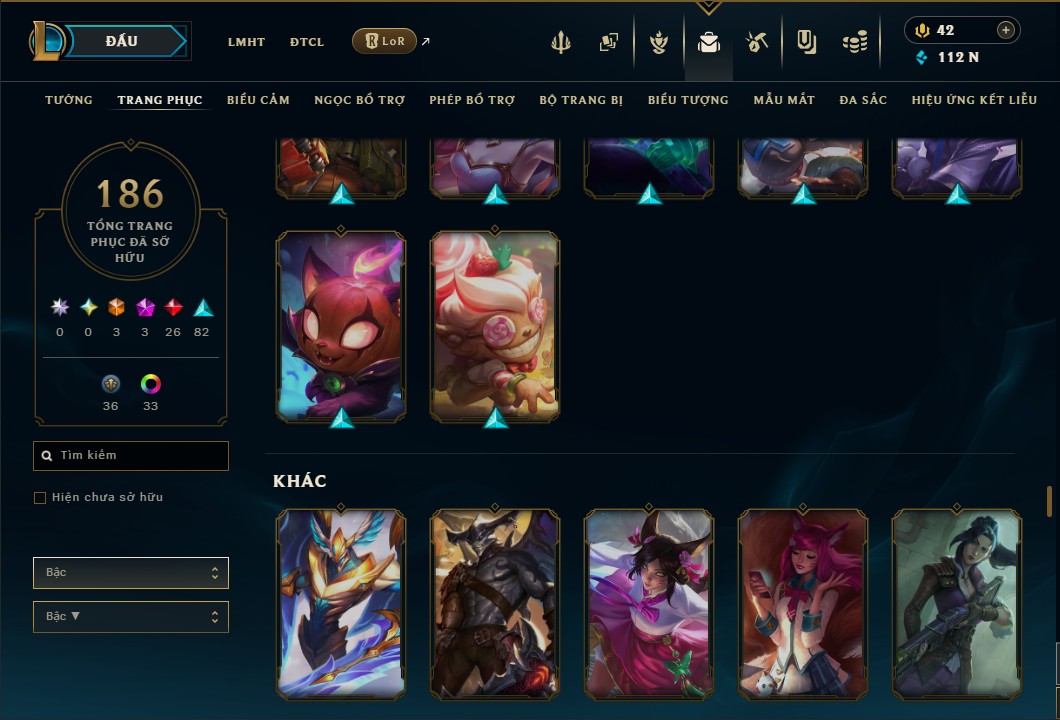Show the BỘ TRANG BỊ tab
Image resolution: width=1060 pixels, height=720 pixels.
coord(581,100)
